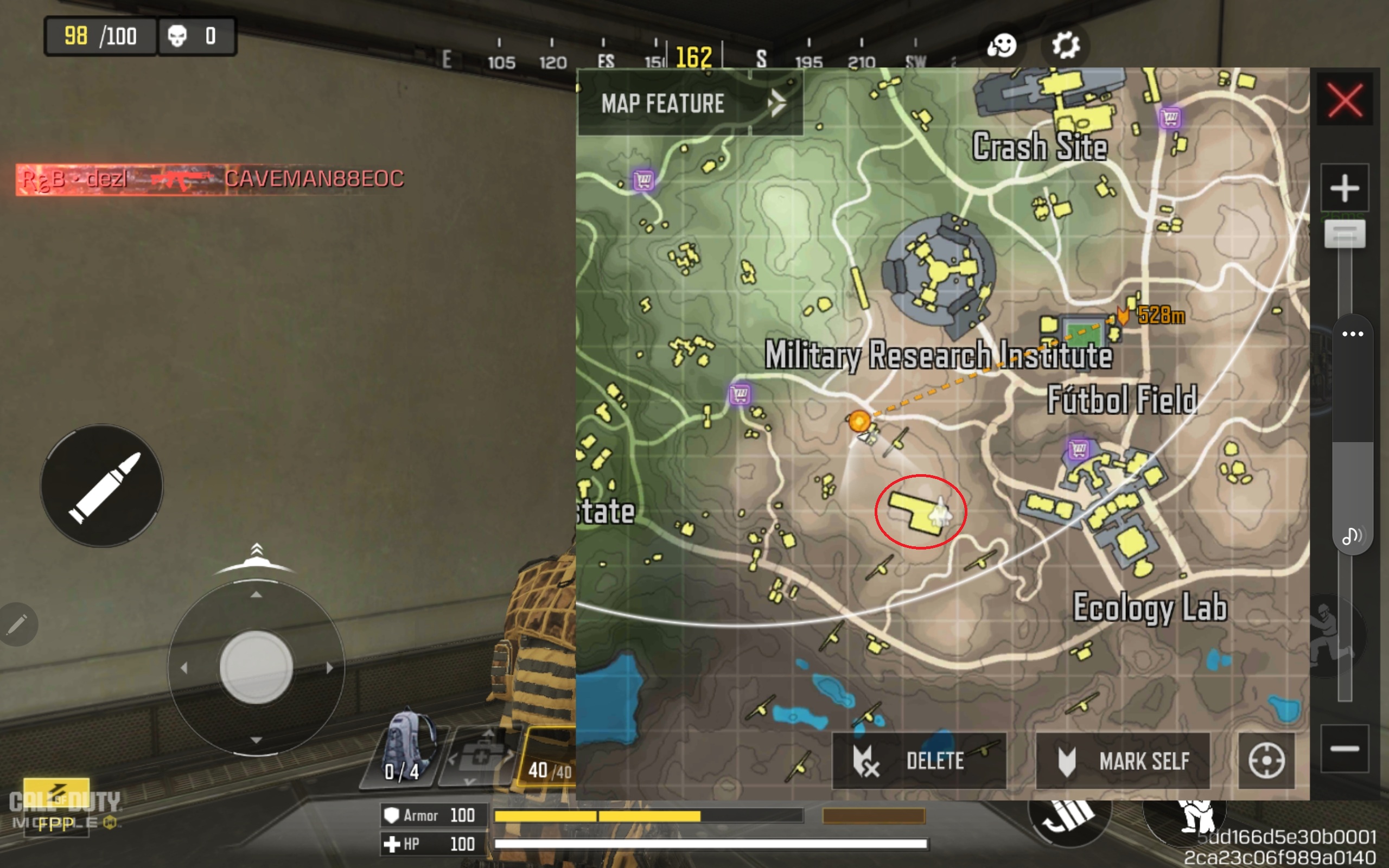
Task: Tap the FPP perspective toggle
Action: 56,823
